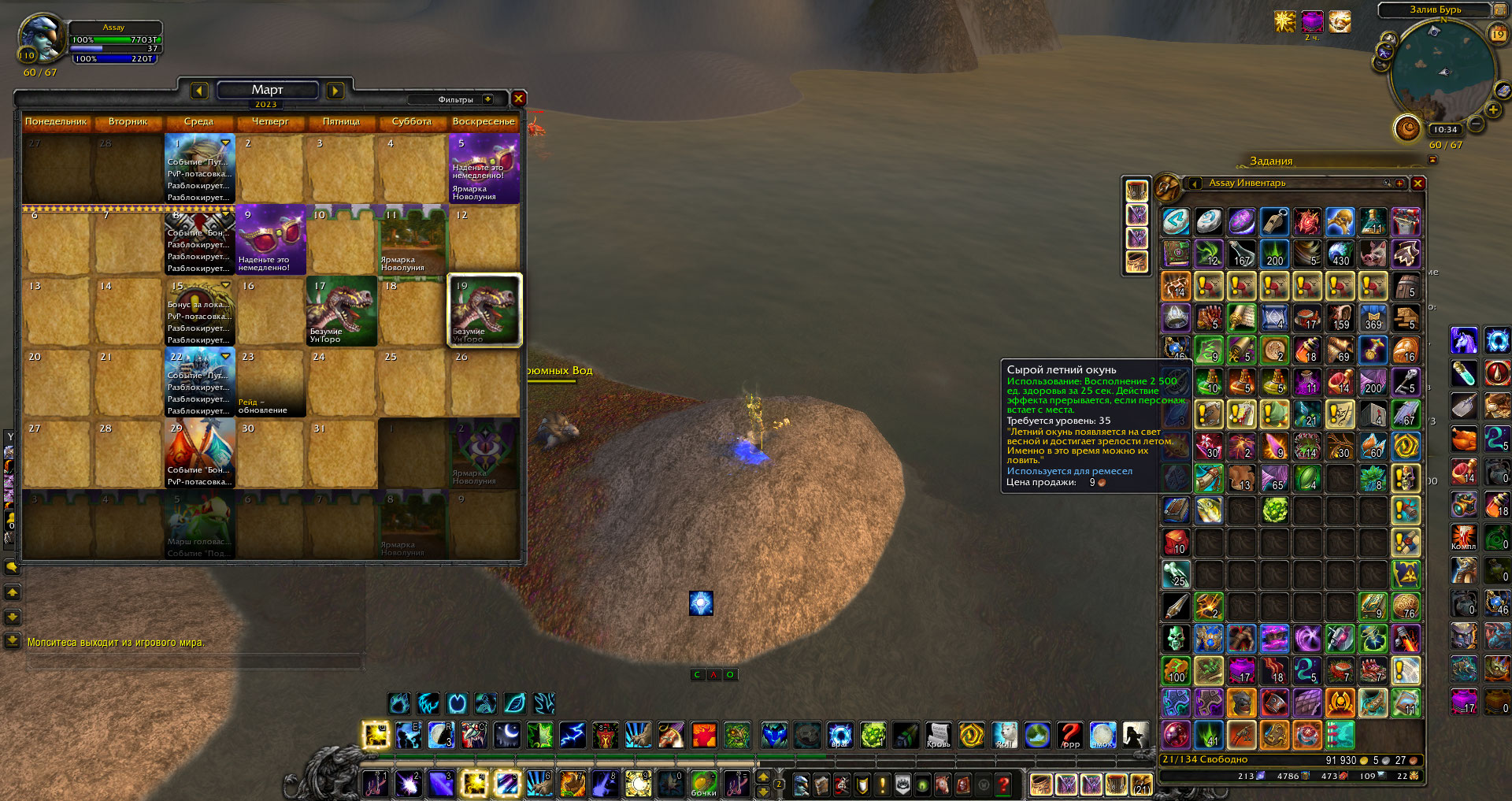This screenshot has width=1512, height=801.
Task: Go to the next calendar month
Action: coord(335,91)
